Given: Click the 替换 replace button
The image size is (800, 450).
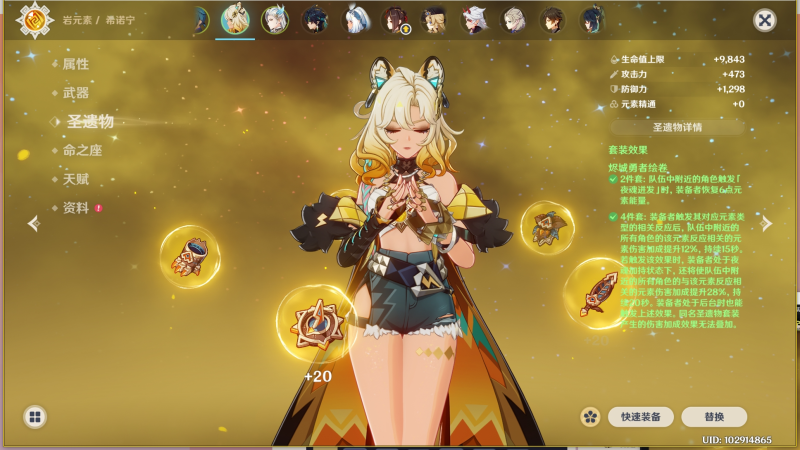Looking at the screenshot, I should point(714,416).
